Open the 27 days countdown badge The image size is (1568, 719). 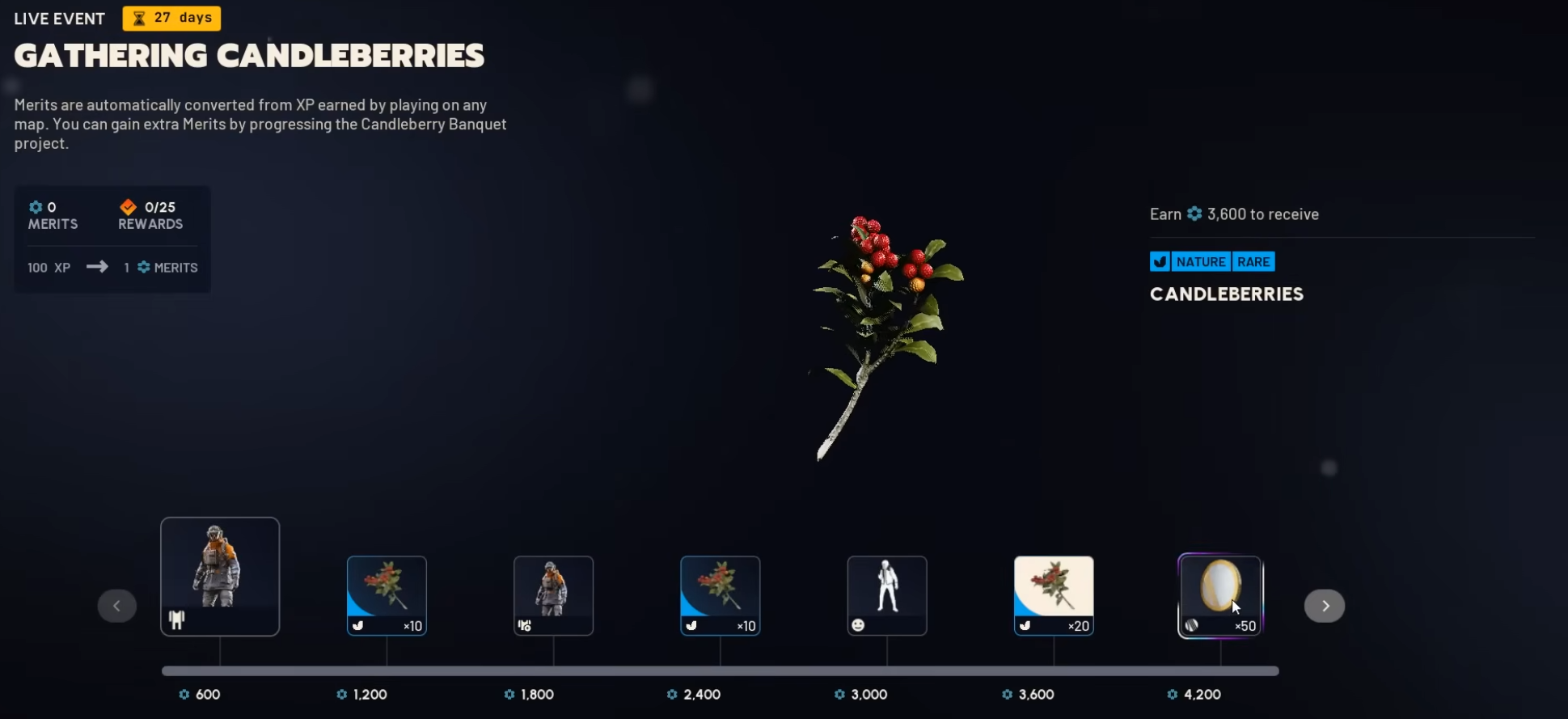click(x=171, y=18)
